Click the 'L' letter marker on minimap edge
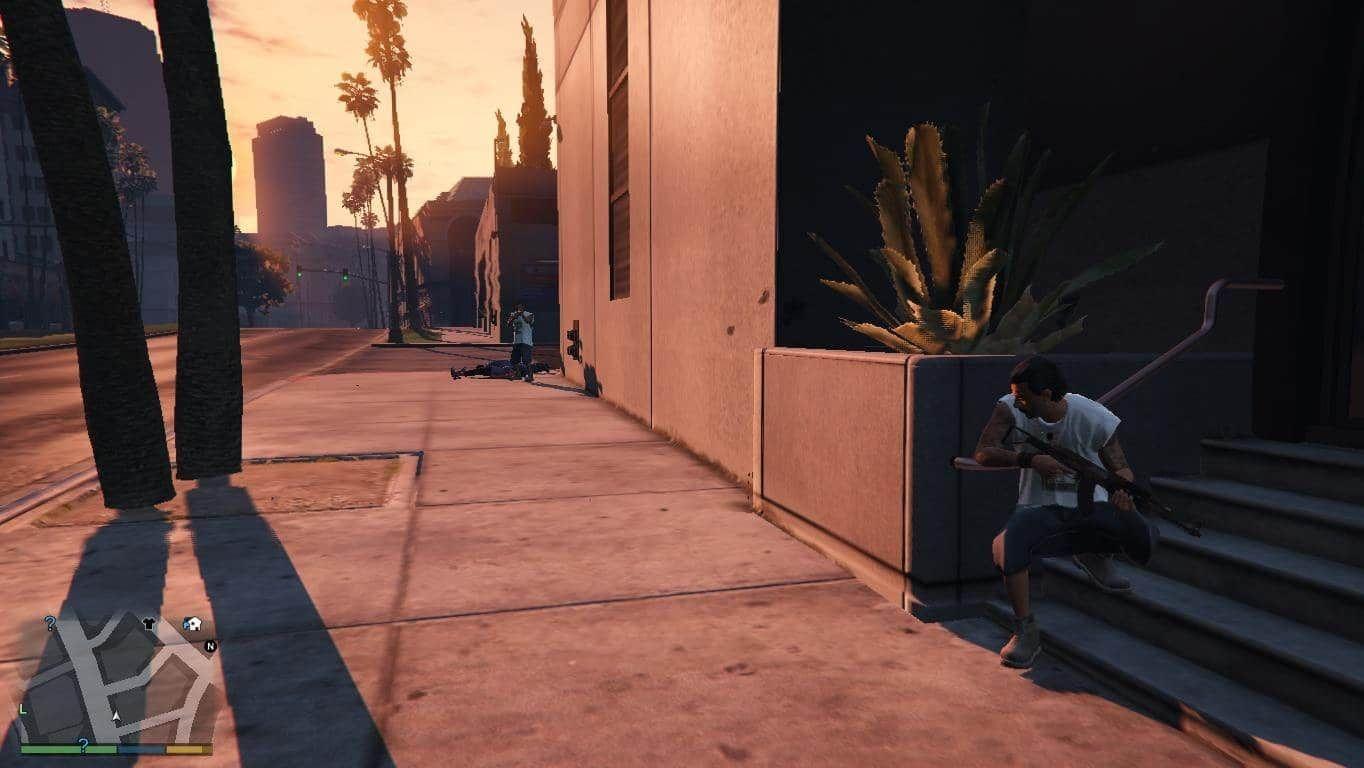This screenshot has height=768, width=1364. point(22,709)
